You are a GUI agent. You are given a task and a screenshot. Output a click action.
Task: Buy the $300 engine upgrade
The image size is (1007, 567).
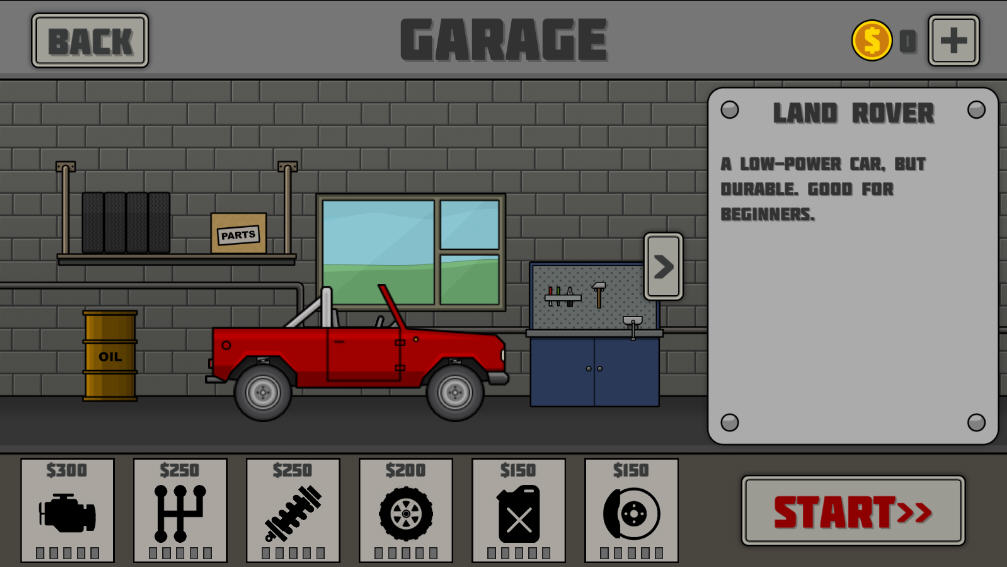68,510
